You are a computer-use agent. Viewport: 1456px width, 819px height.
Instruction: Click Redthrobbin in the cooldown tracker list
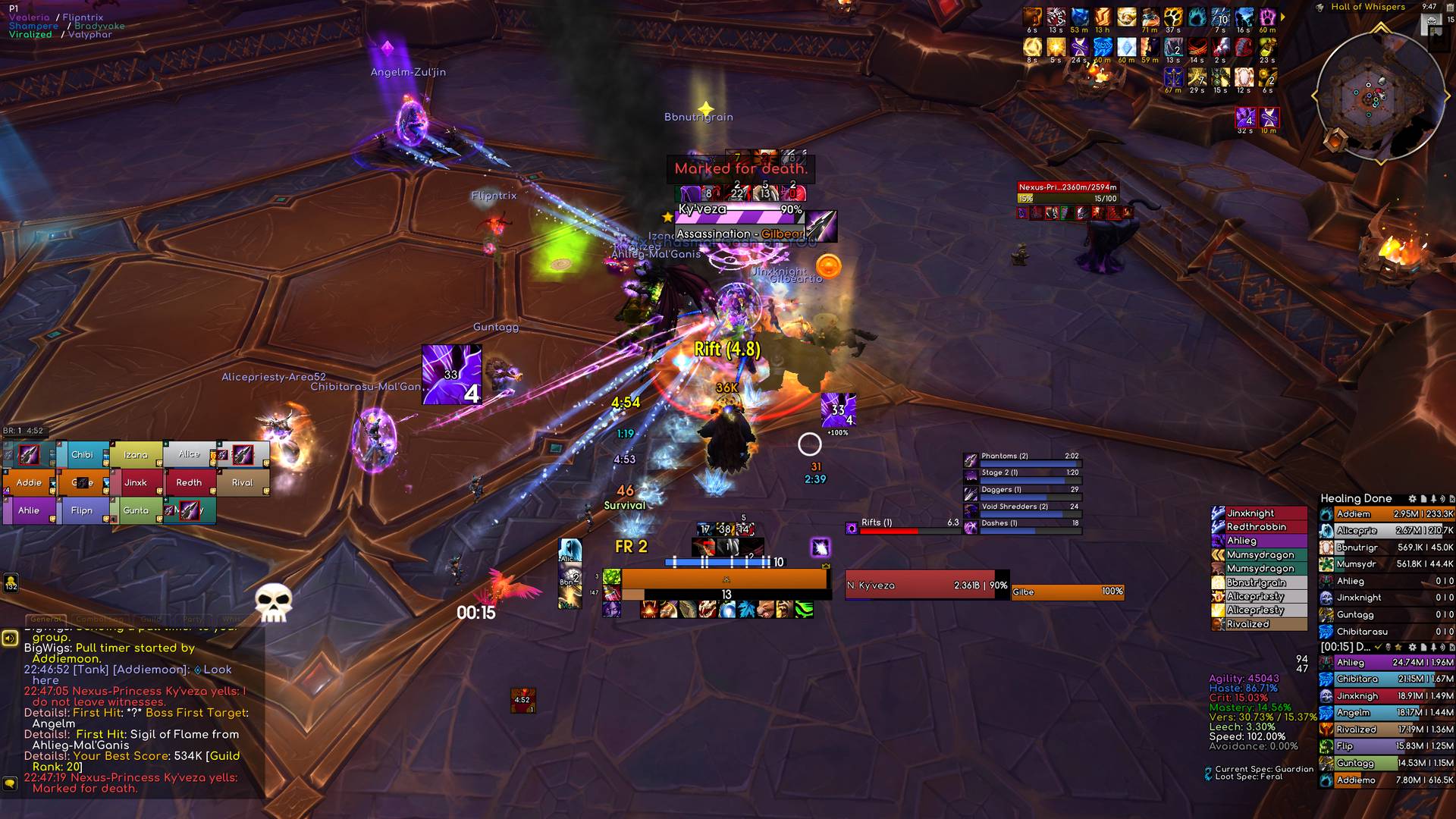[x=1259, y=527]
